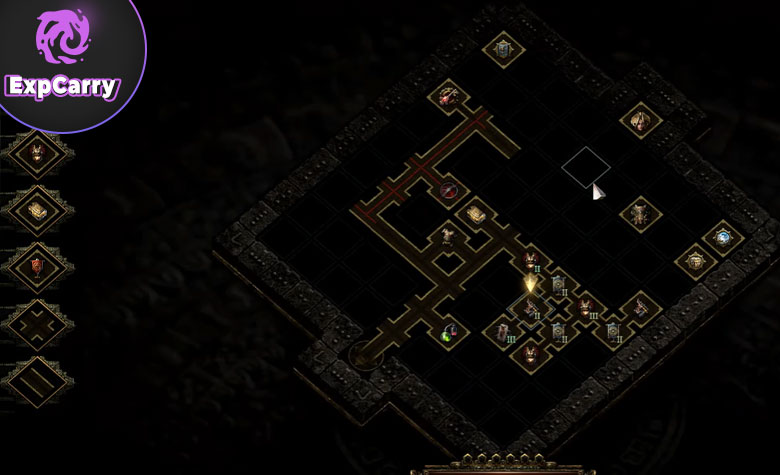Select the red orb room on the map
The width and height of the screenshot is (780, 475).
click(x=448, y=190)
